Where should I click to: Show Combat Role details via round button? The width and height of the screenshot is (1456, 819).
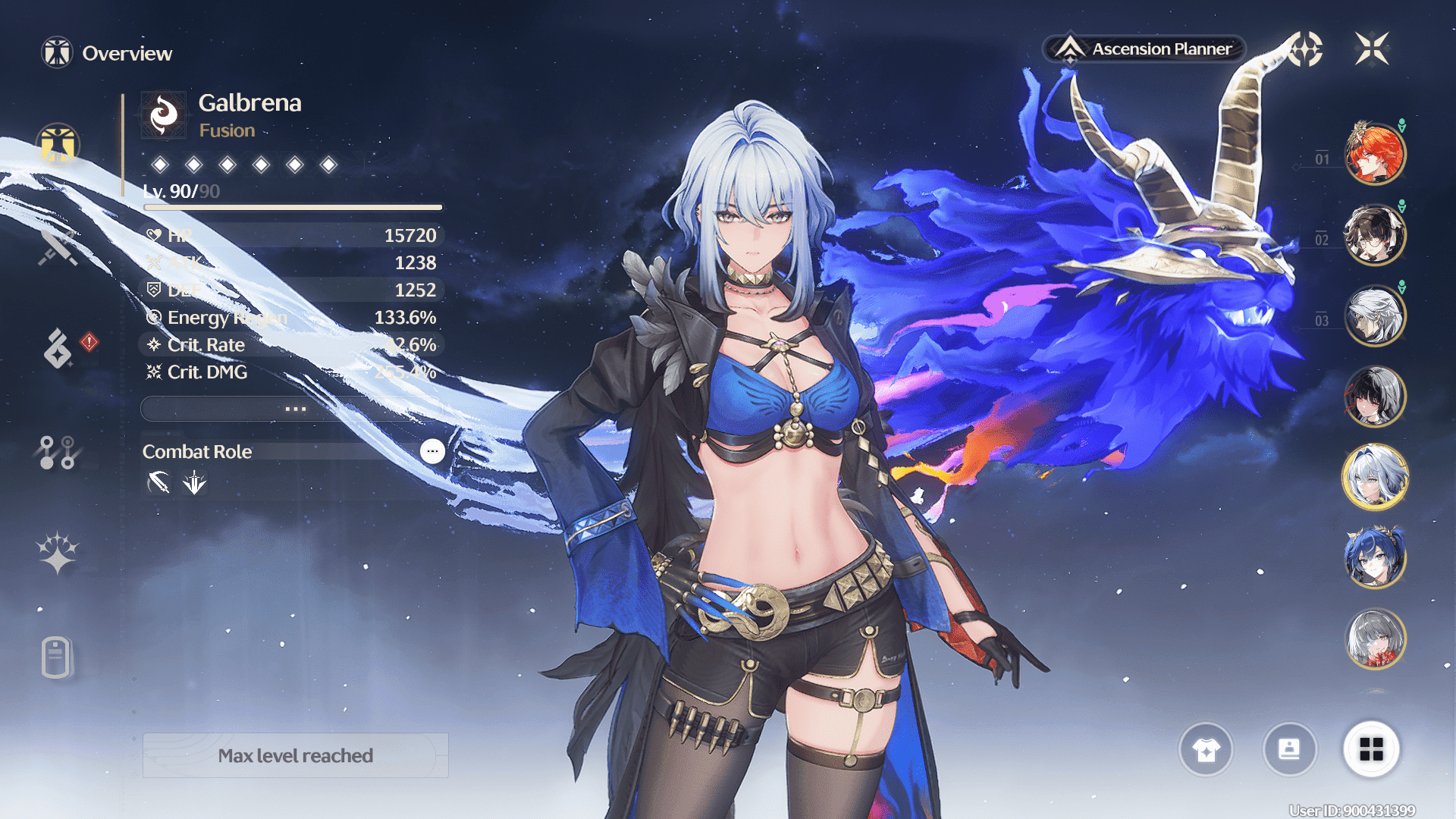click(432, 451)
